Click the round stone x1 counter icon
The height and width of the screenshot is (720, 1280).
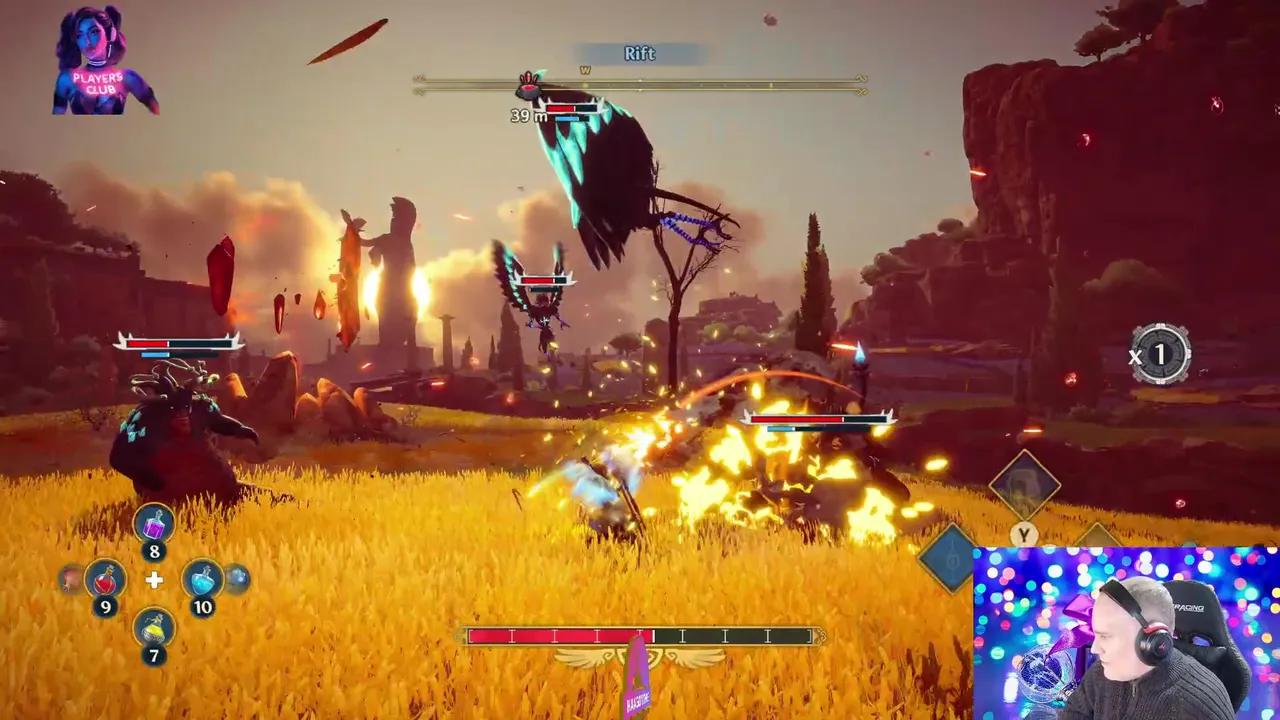click(1160, 354)
